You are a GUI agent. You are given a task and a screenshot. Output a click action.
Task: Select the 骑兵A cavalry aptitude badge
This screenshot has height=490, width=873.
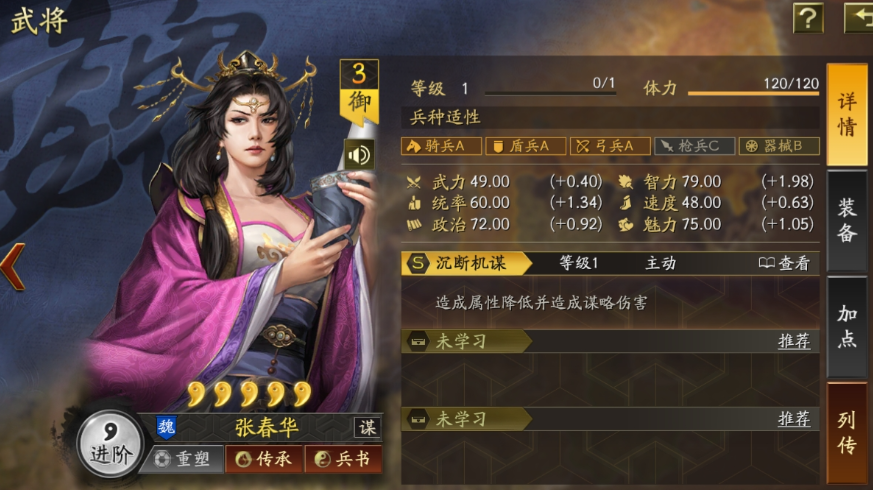coord(441,146)
